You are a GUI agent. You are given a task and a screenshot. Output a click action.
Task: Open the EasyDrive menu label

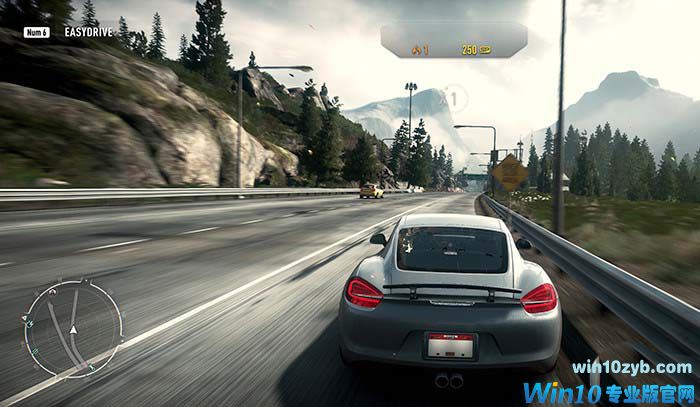click(87, 32)
